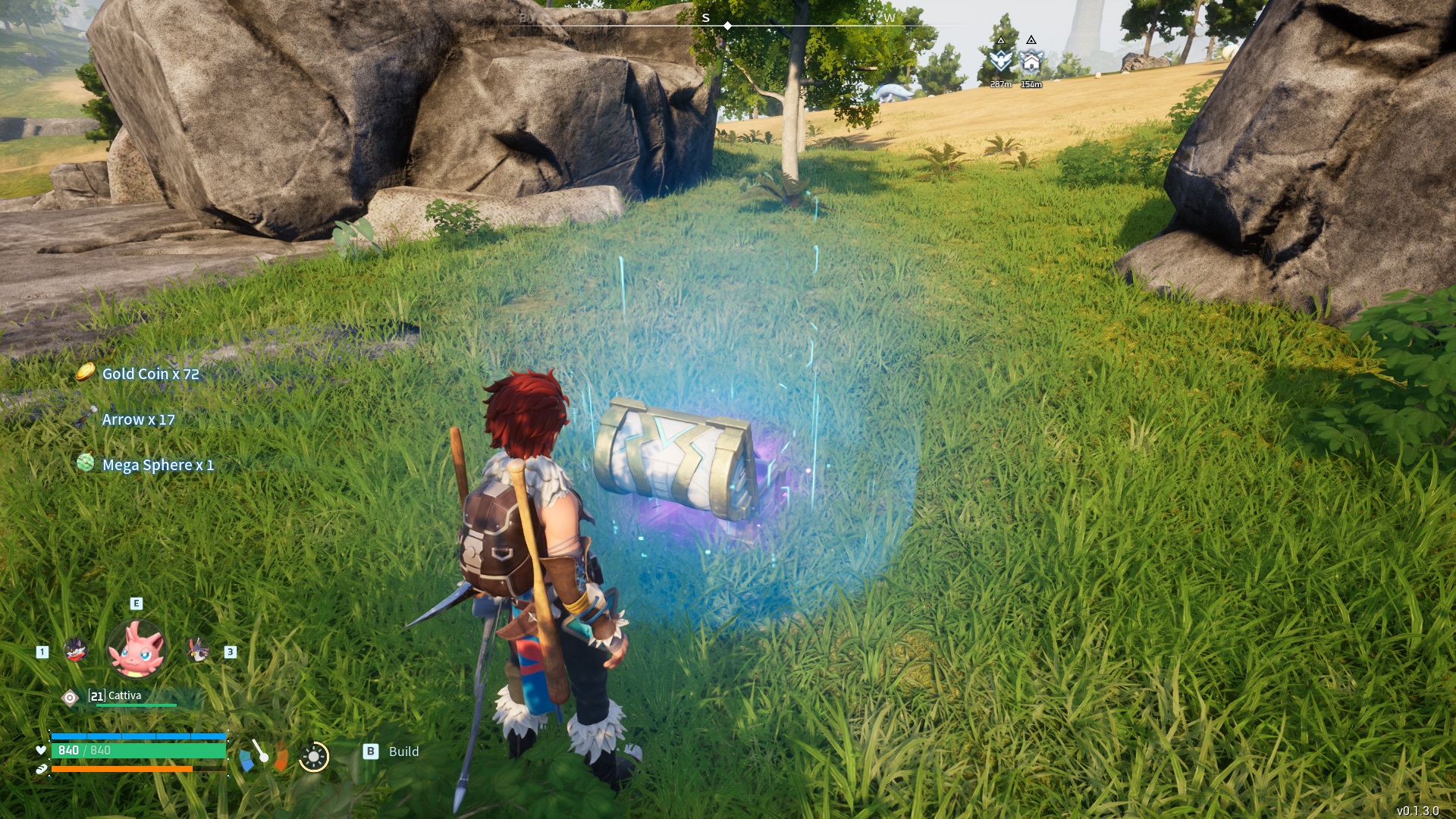
Task: Click the heart icon beside the health bar
Action: coord(41,752)
